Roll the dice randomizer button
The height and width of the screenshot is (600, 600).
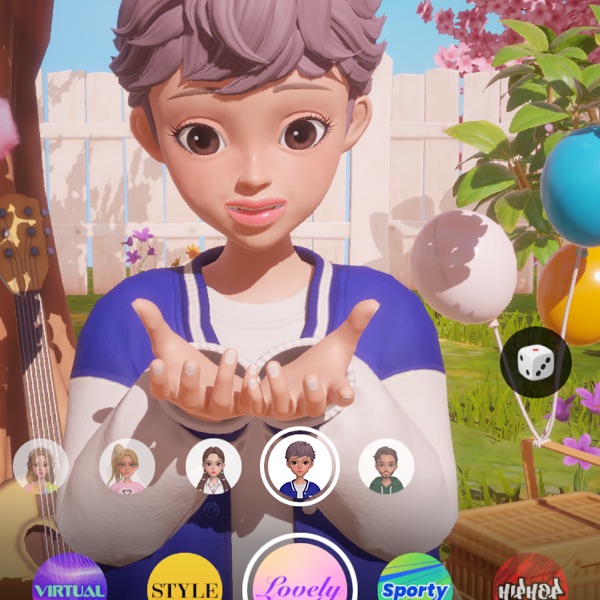(x=535, y=361)
